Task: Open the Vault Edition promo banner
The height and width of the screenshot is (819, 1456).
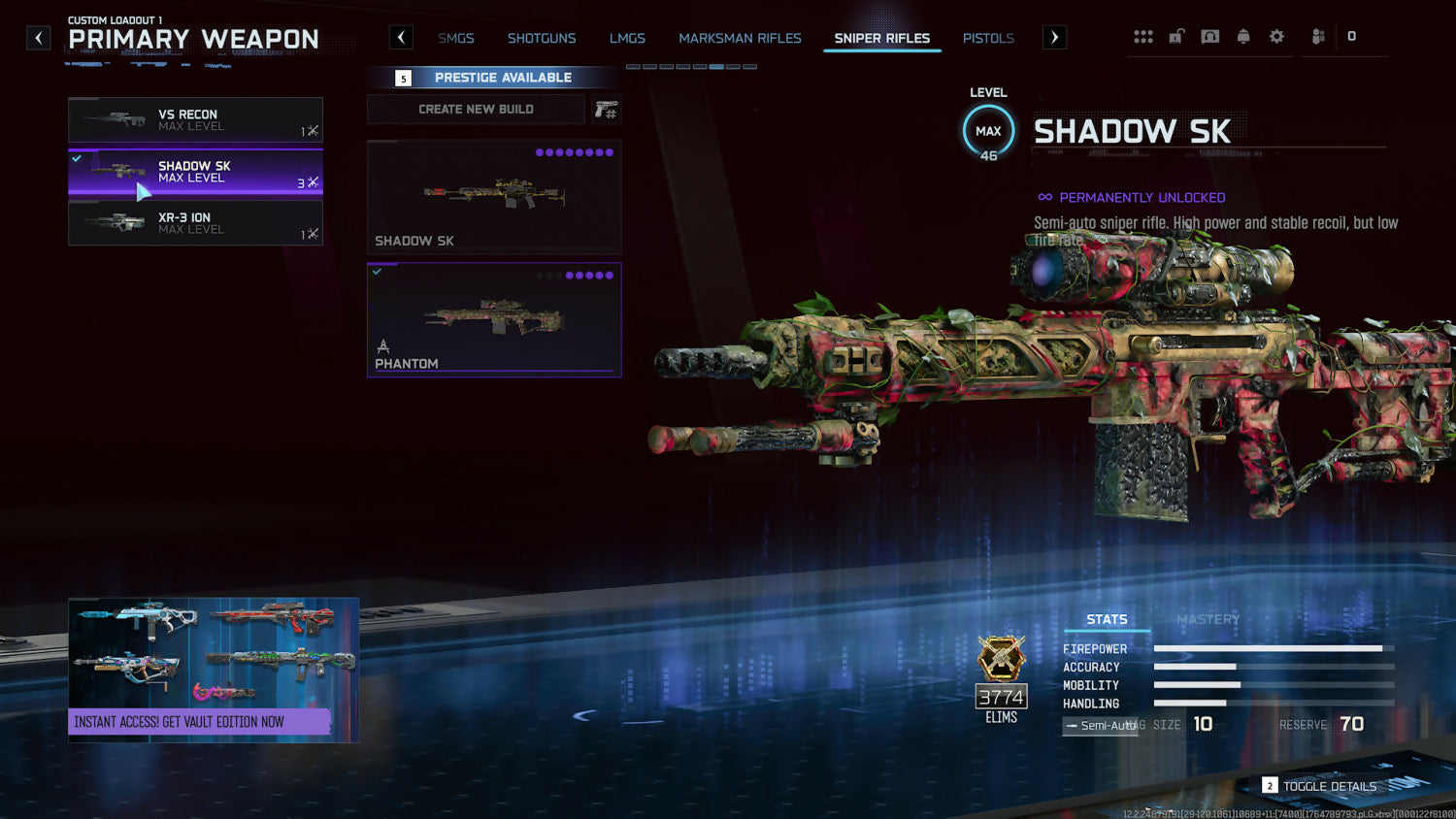Action: (214, 670)
